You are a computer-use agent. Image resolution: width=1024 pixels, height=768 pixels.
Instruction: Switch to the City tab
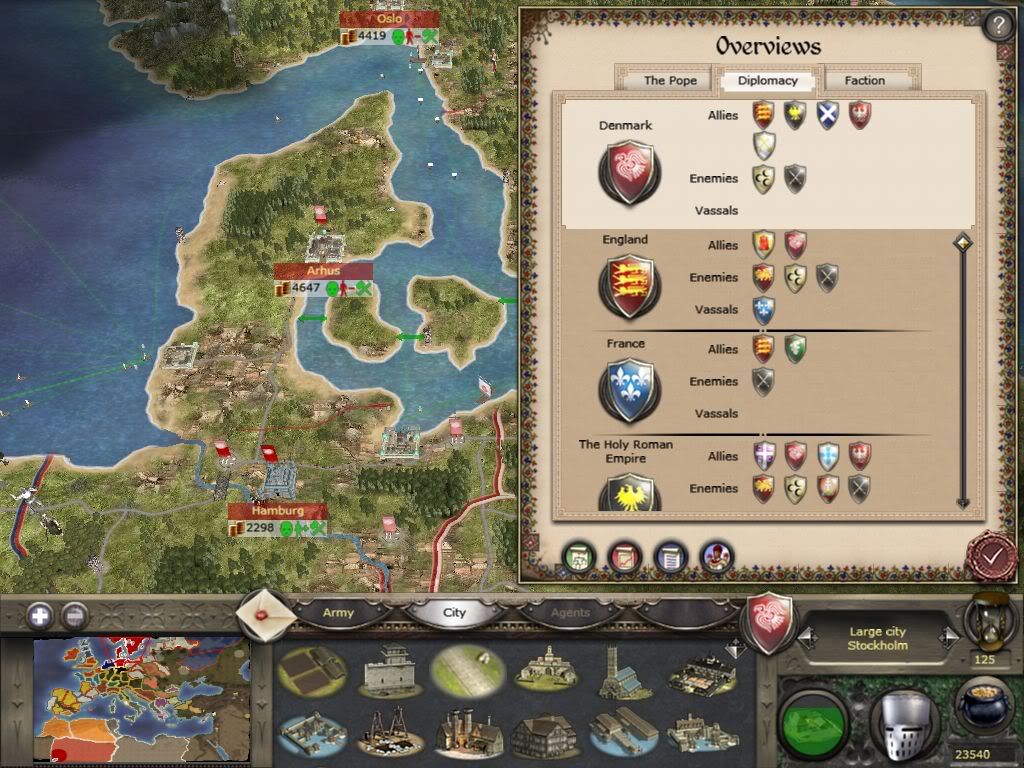454,612
